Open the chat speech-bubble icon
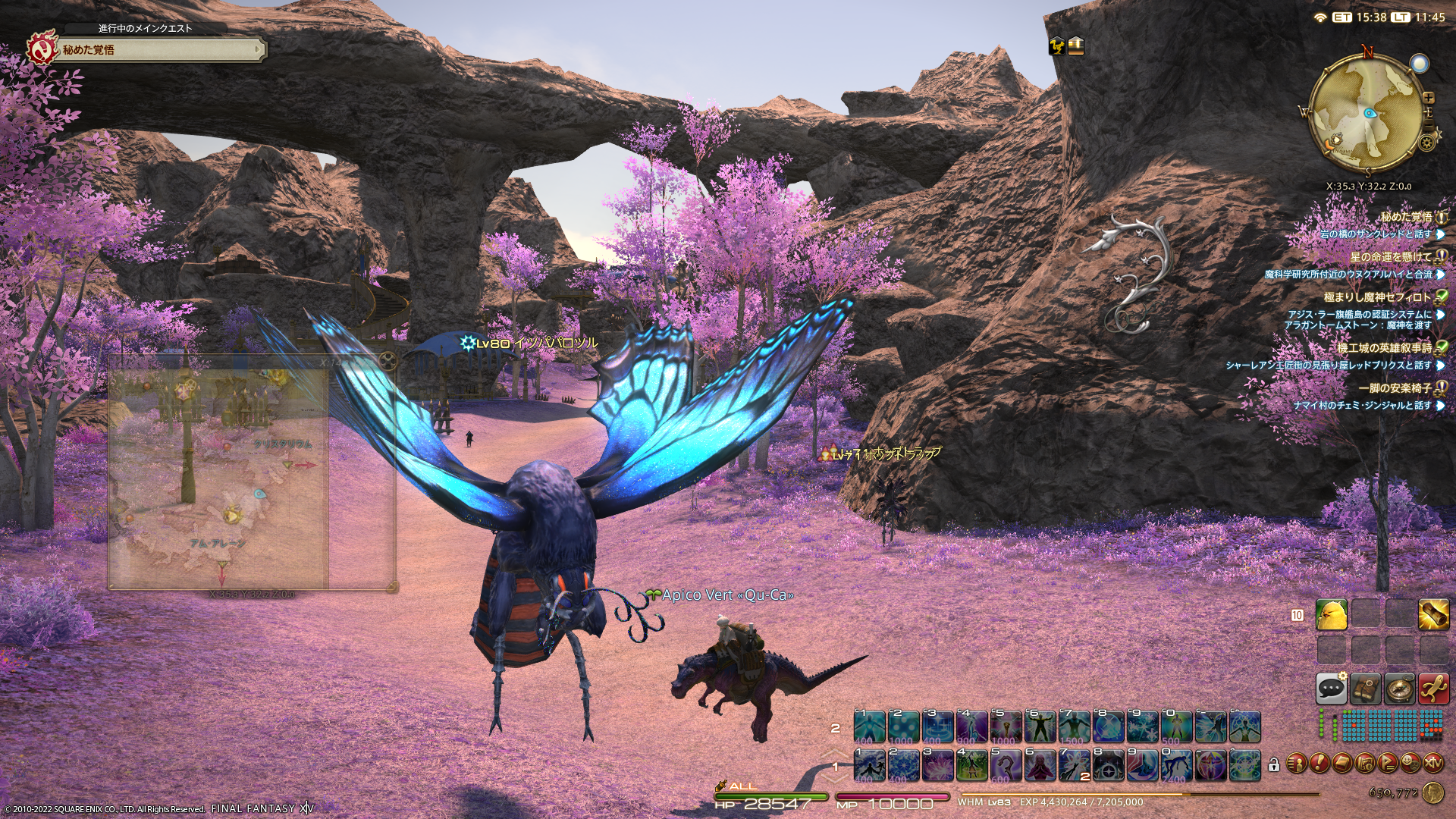 pyautogui.click(x=1331, y=688)
